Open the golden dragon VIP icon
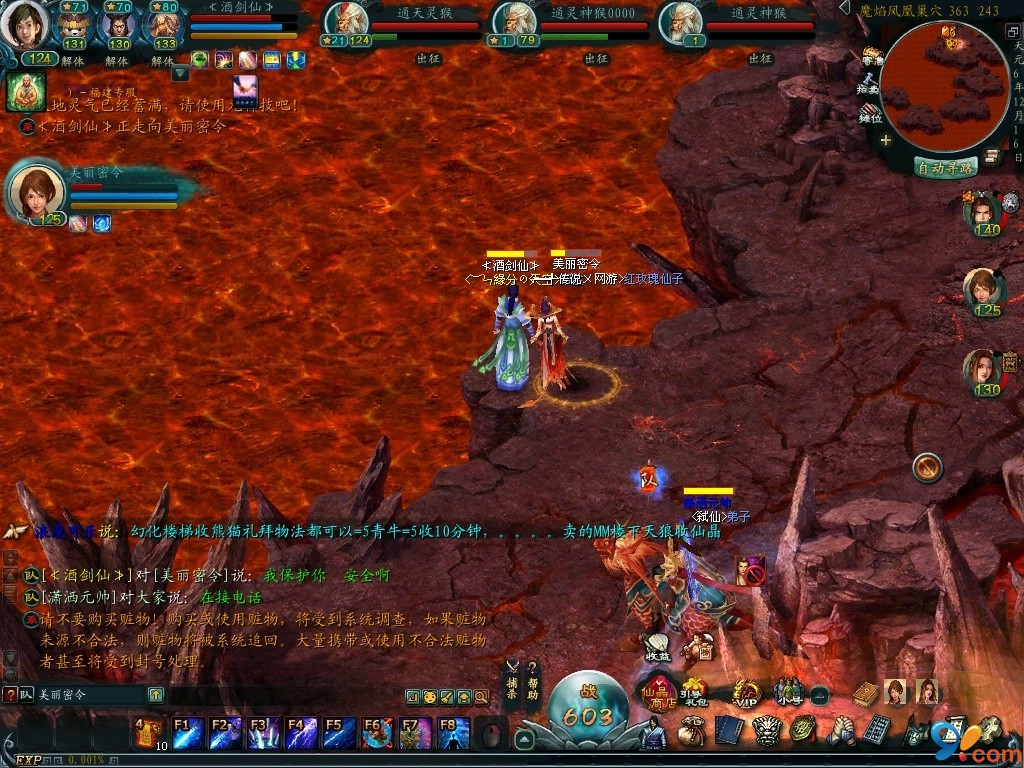The width and height of the screenshot is (1024, 768). tap(746, 692)
